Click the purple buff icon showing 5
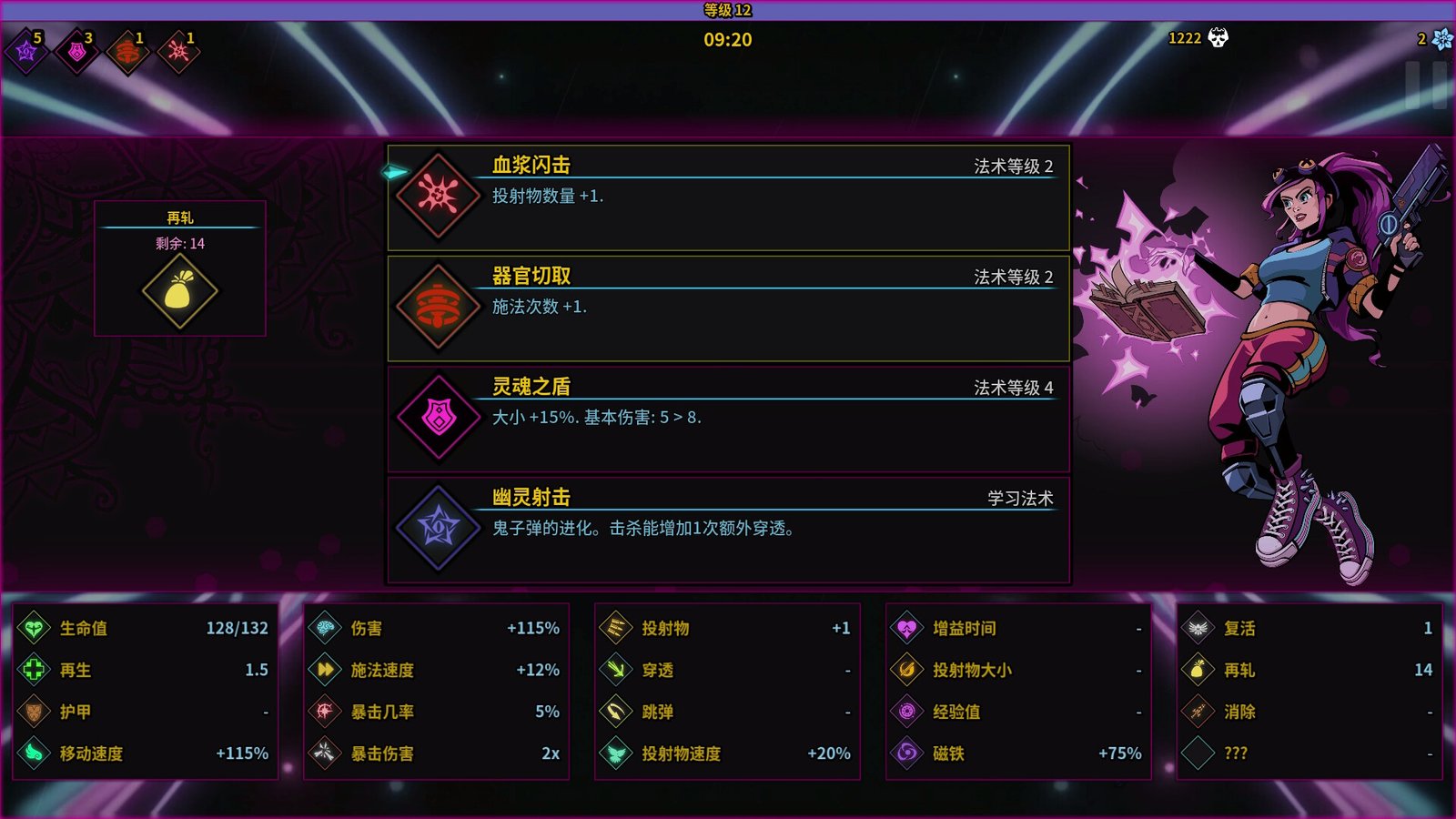The width and height of the screenshot is (1456, 819). (25, 52)
